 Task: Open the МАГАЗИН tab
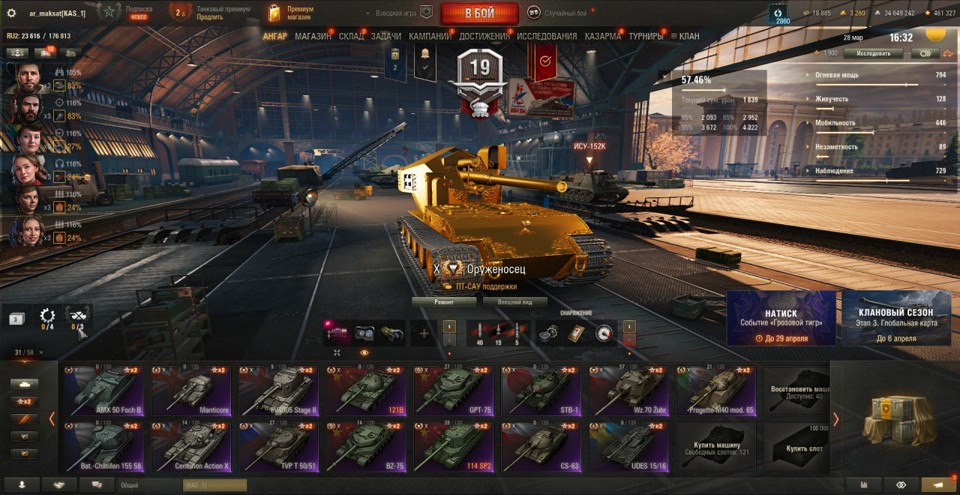pyautogui.click(x=313, y=36)
